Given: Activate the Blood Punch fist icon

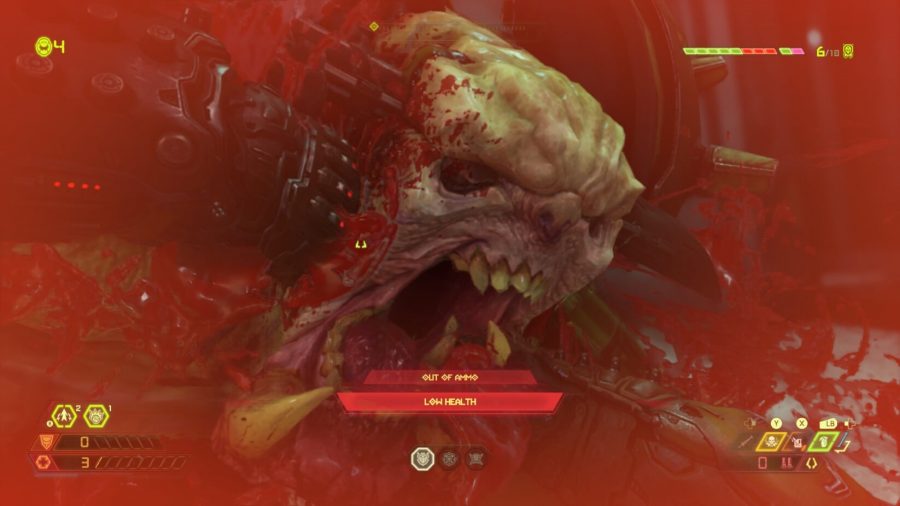Looking at the screenshot, I should [97, 415].
